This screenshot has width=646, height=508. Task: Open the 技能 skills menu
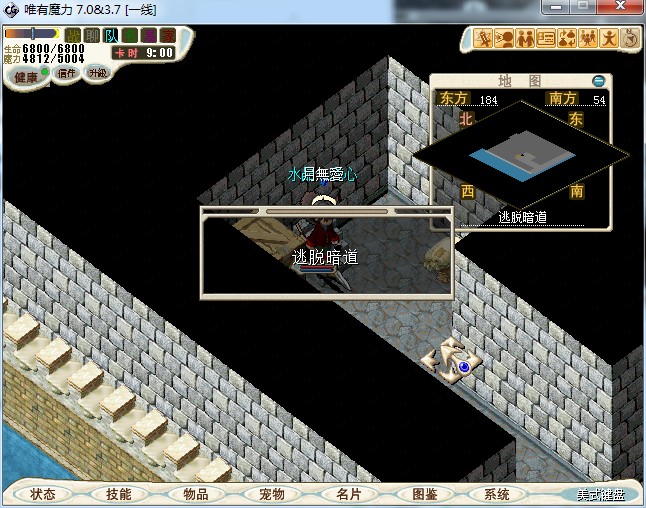coord(119,494)
